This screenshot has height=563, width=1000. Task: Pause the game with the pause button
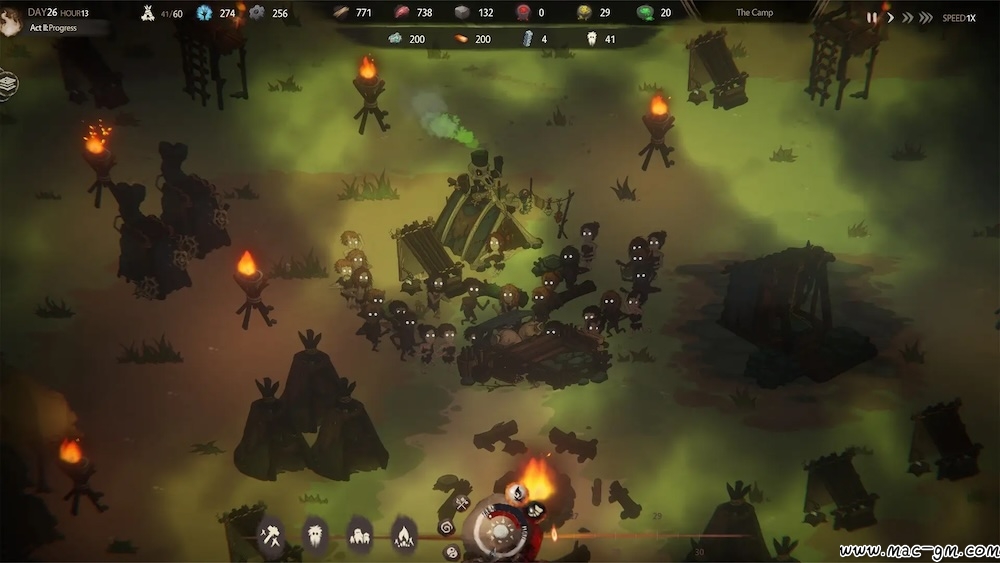coord(873,17)
